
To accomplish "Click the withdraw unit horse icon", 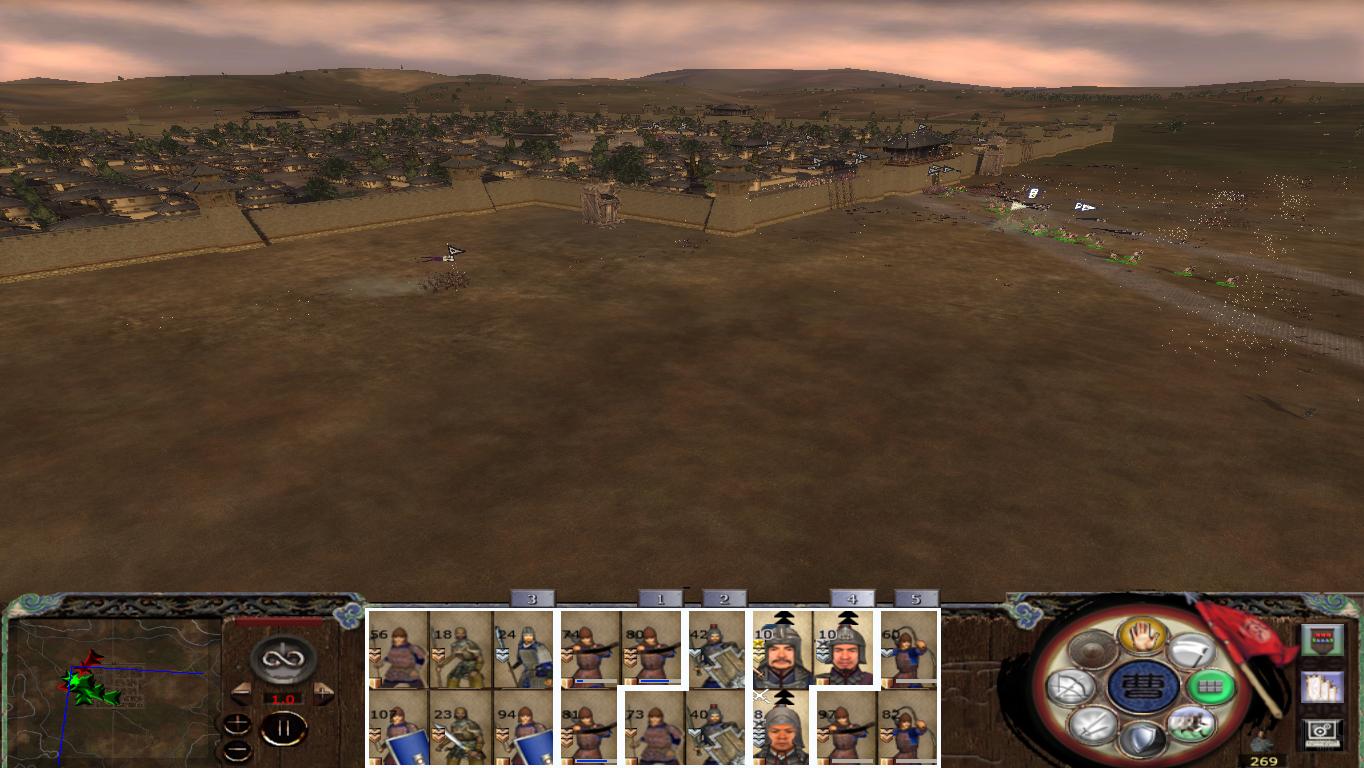I will click(x=1194, y=725).
